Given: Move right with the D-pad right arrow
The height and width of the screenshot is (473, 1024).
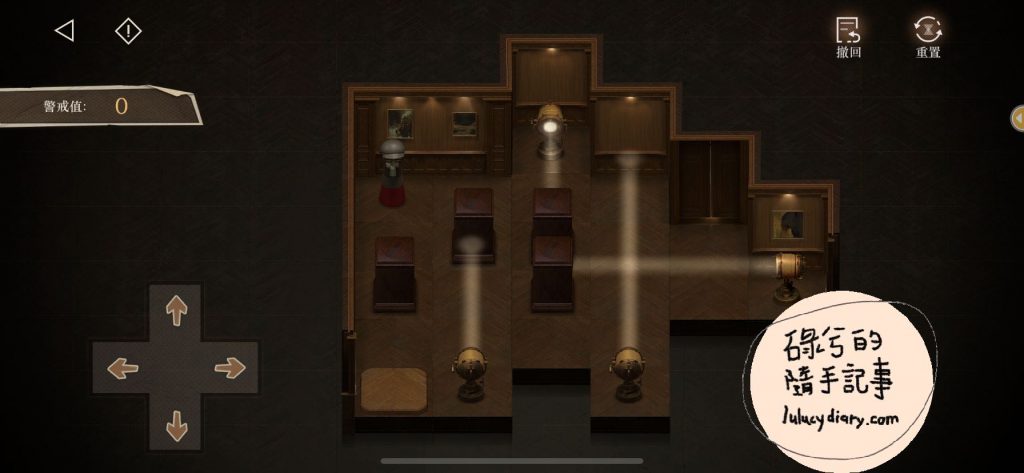Looking at the screenshot, I should click(230, 367).
